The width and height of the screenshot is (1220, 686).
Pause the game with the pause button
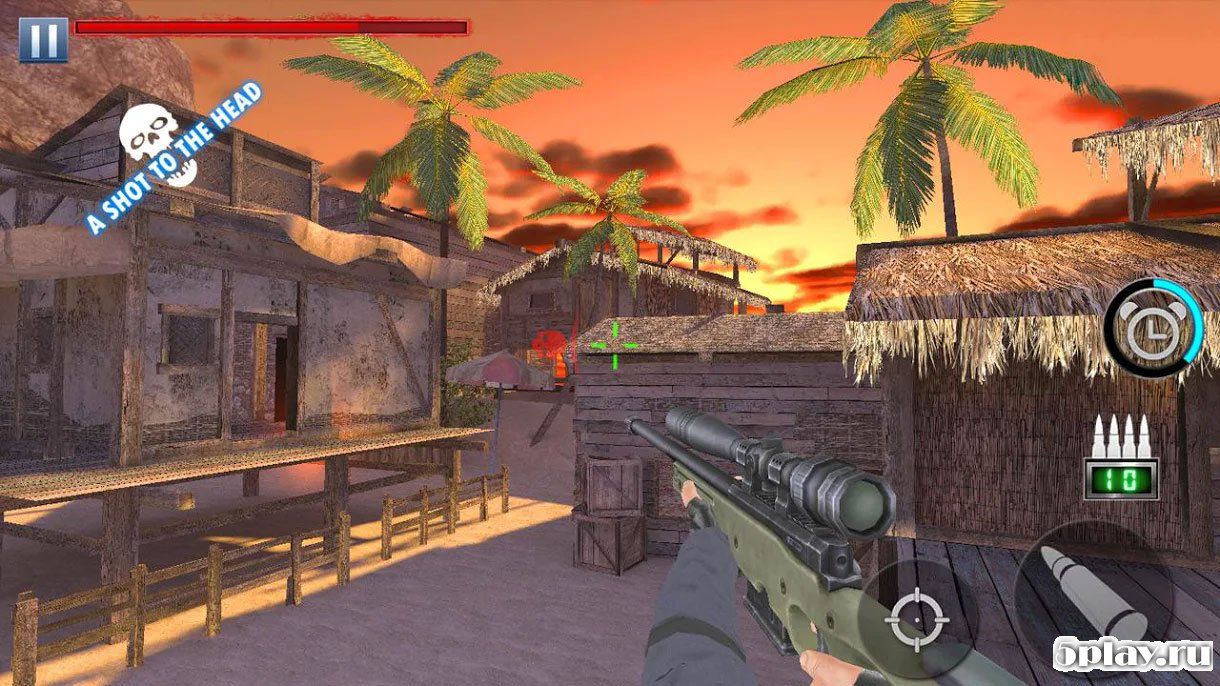43,39
